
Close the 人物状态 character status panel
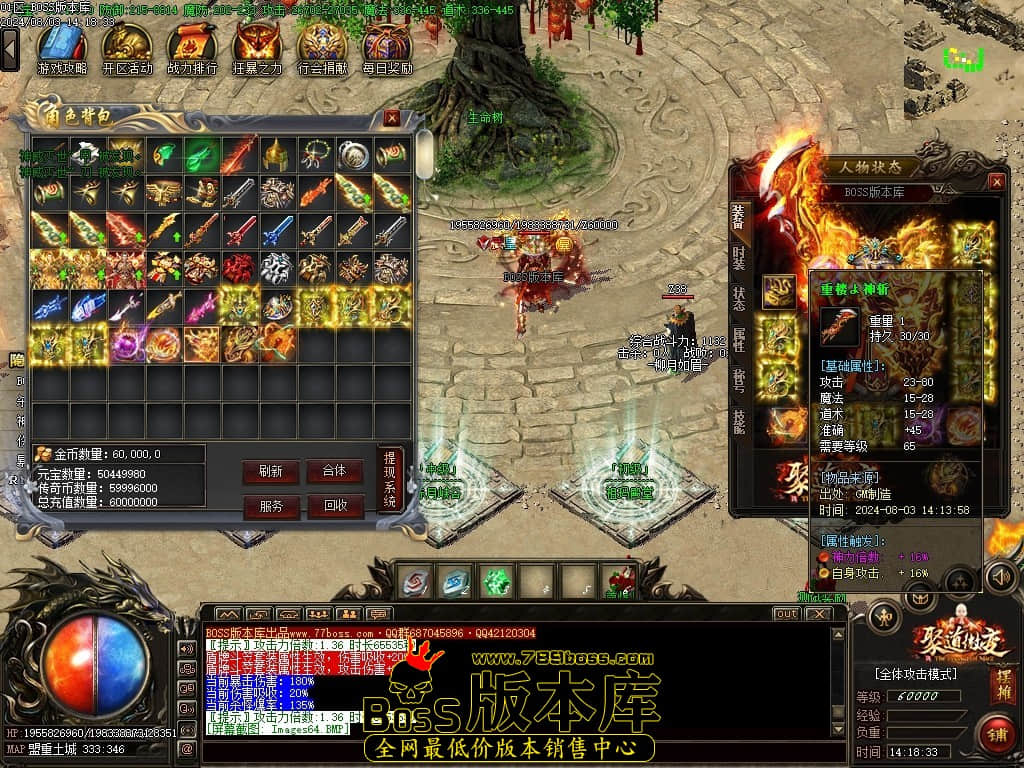click(996, 181)
